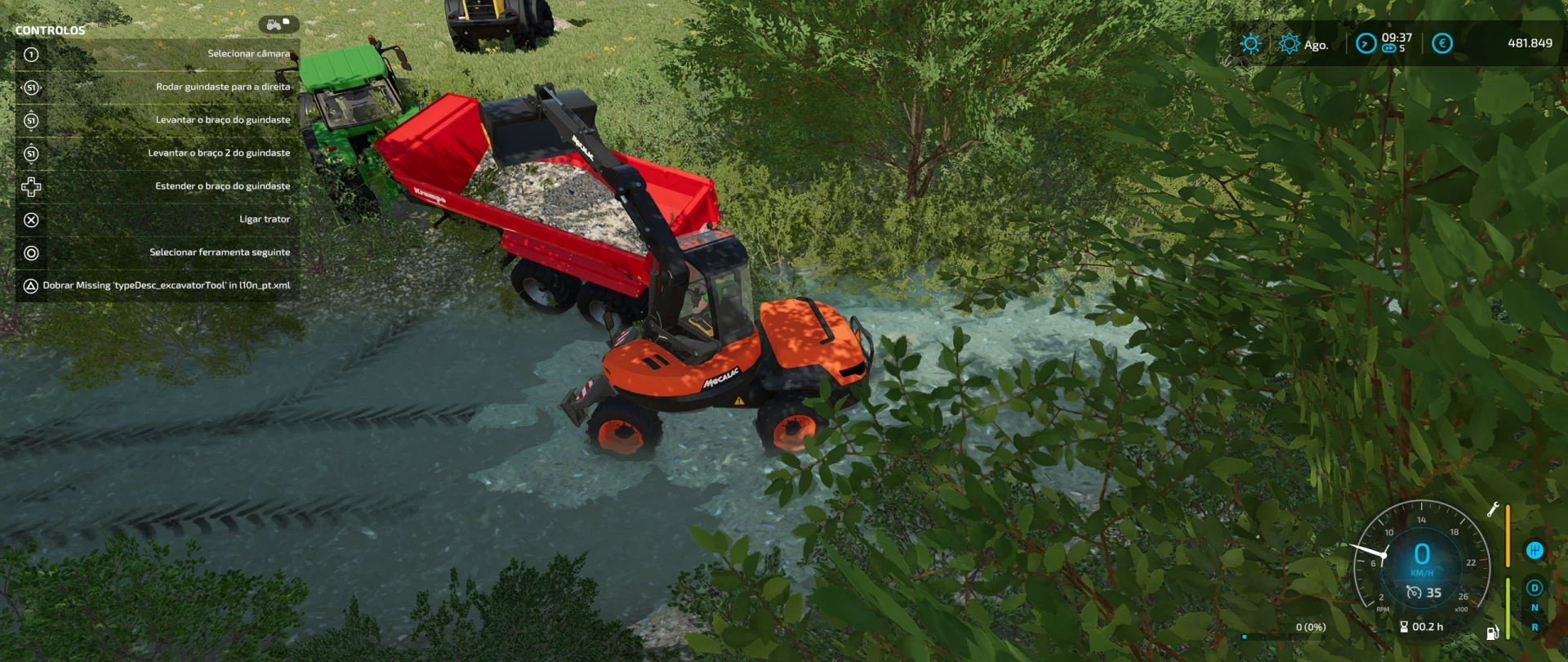This screenshot has height=662, width=1568.
Task: Select N neutral gear indicator
Action: coord(1535,606)
